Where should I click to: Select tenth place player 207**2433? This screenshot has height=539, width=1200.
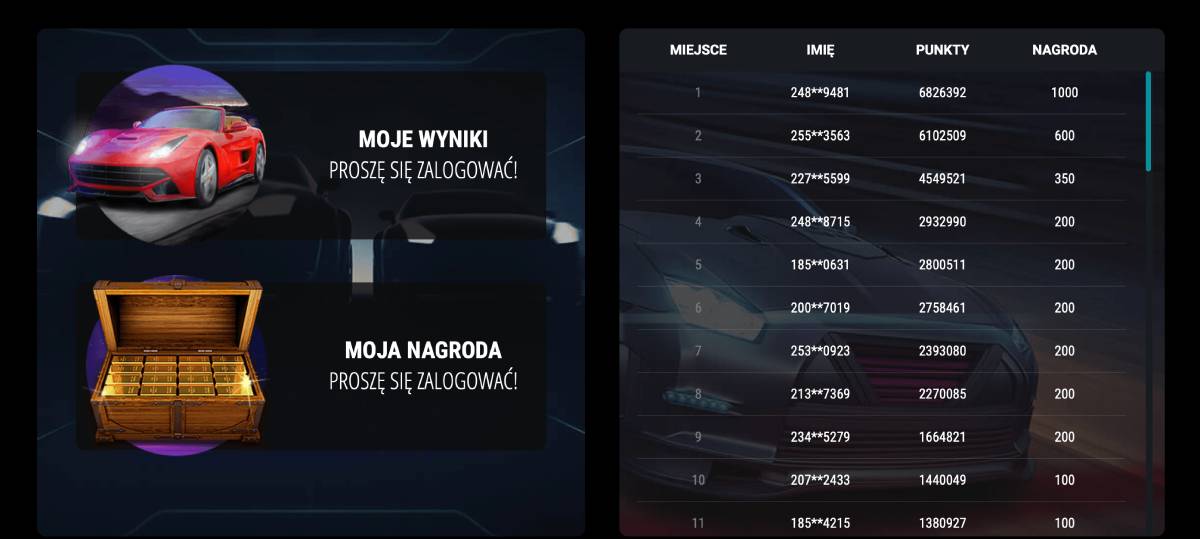pyautogui.click(x=820, y=480)
